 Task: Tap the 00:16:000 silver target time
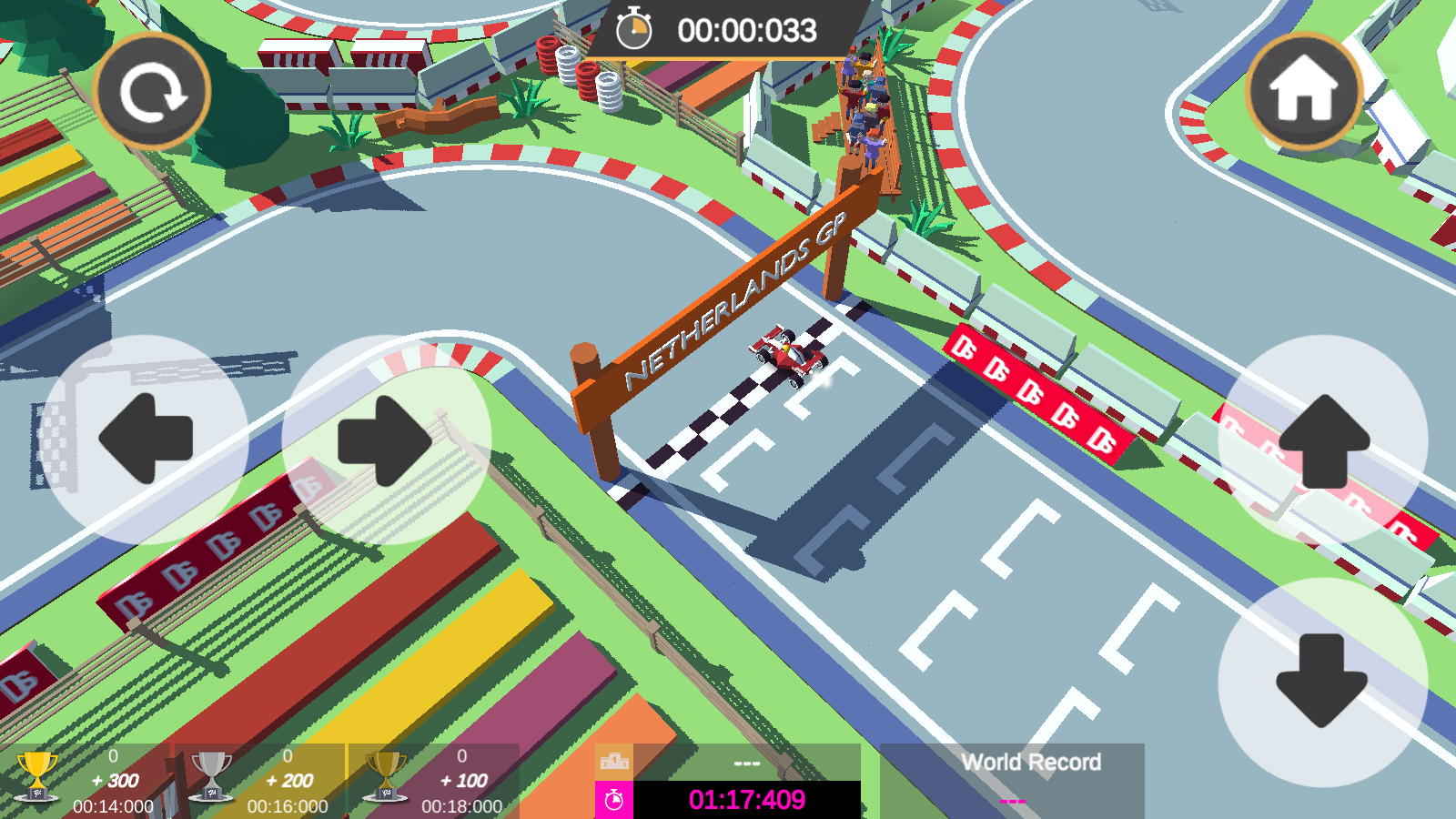pos(287,805)
